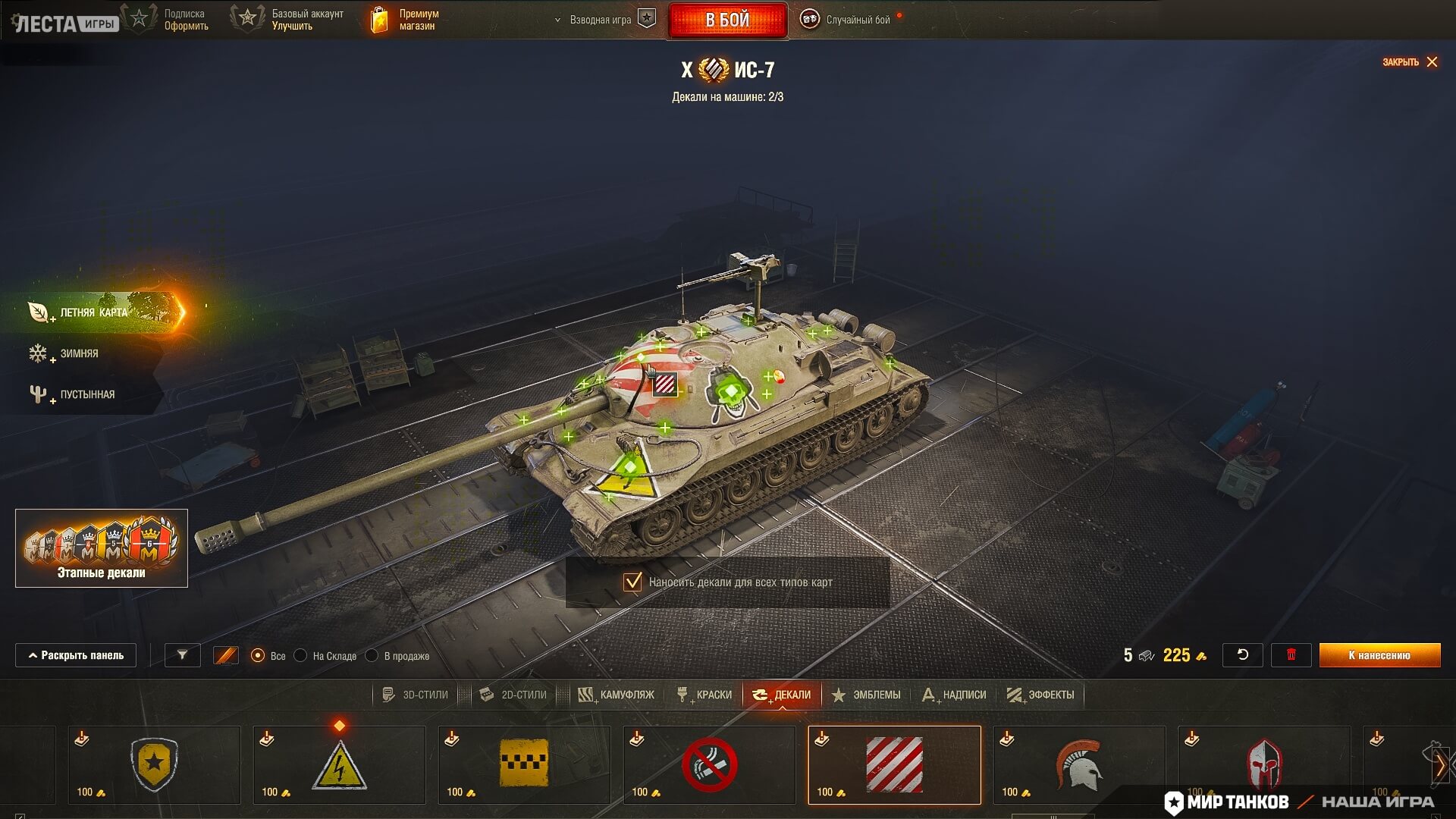Pick the no-smoking sign decal
The image size is (1456, 819).
click(x=709, y=764)
